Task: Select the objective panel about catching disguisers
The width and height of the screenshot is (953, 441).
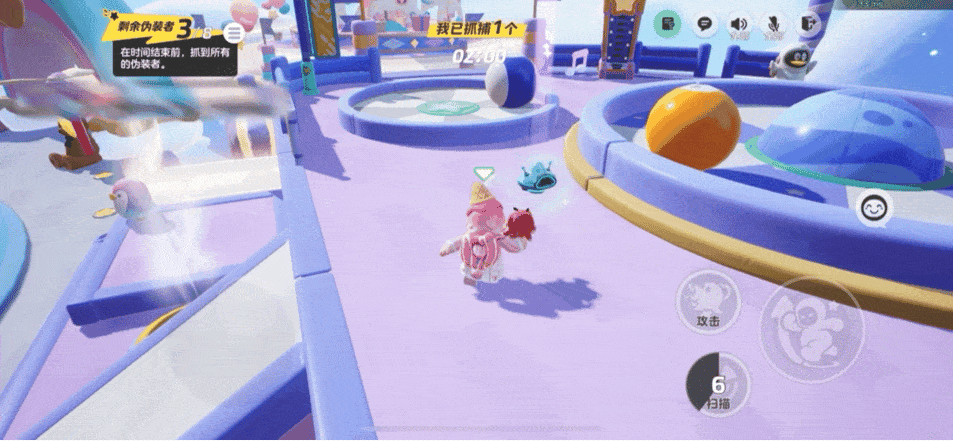Action: [x=176, y=58]
